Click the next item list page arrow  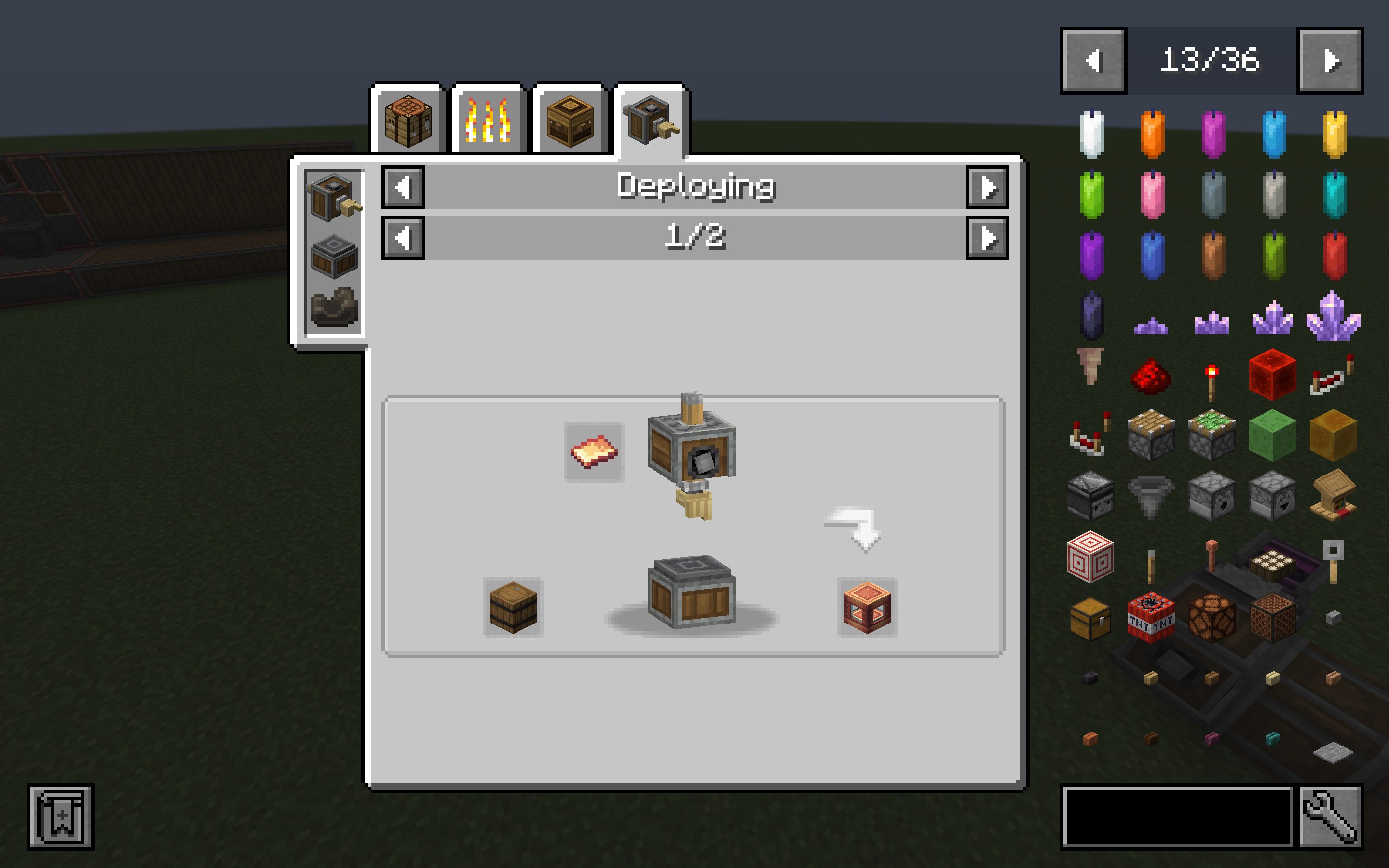[1331, 60]
